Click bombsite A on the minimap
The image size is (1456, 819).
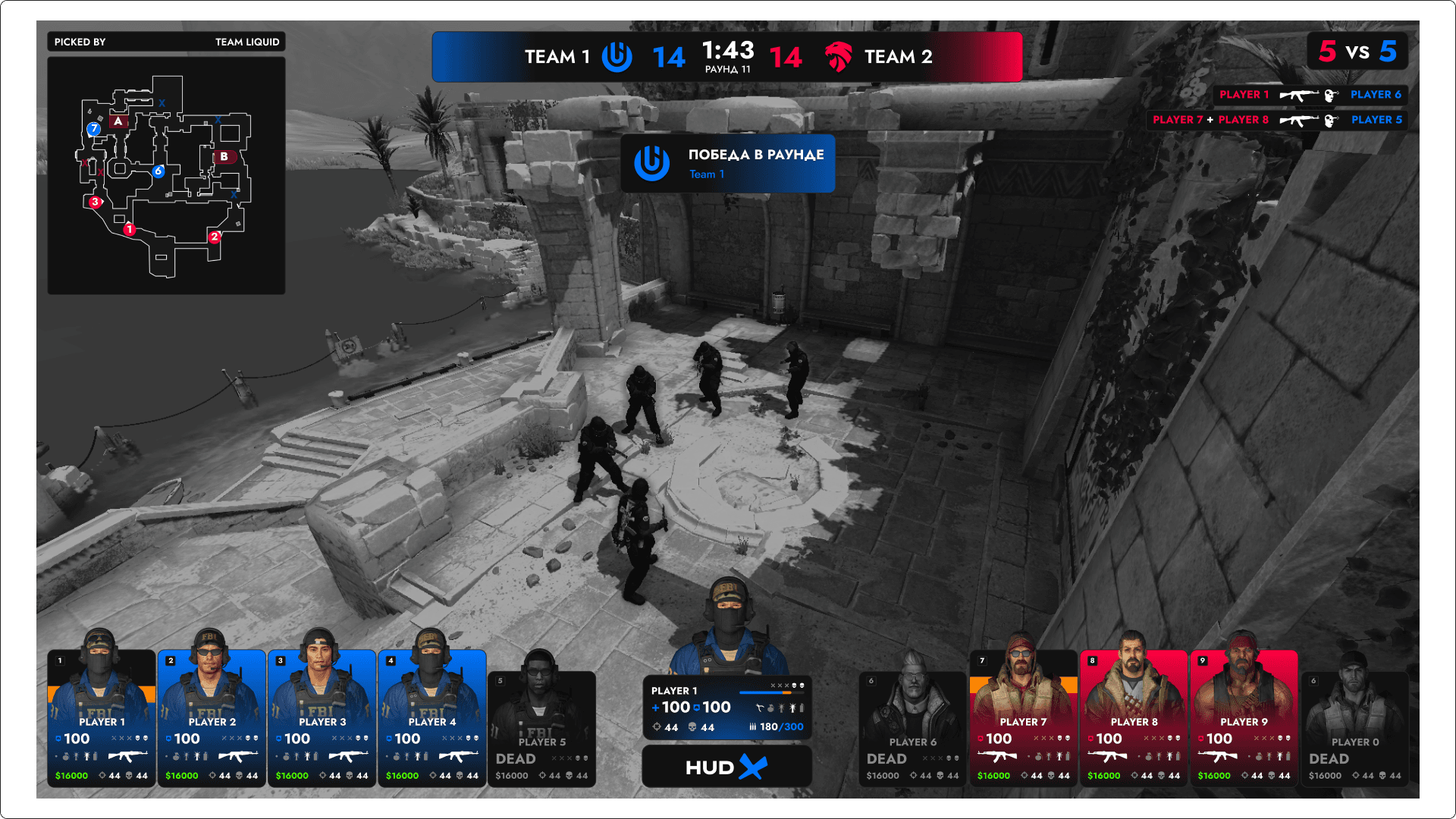pyautogui.click(x=118, y=121)
